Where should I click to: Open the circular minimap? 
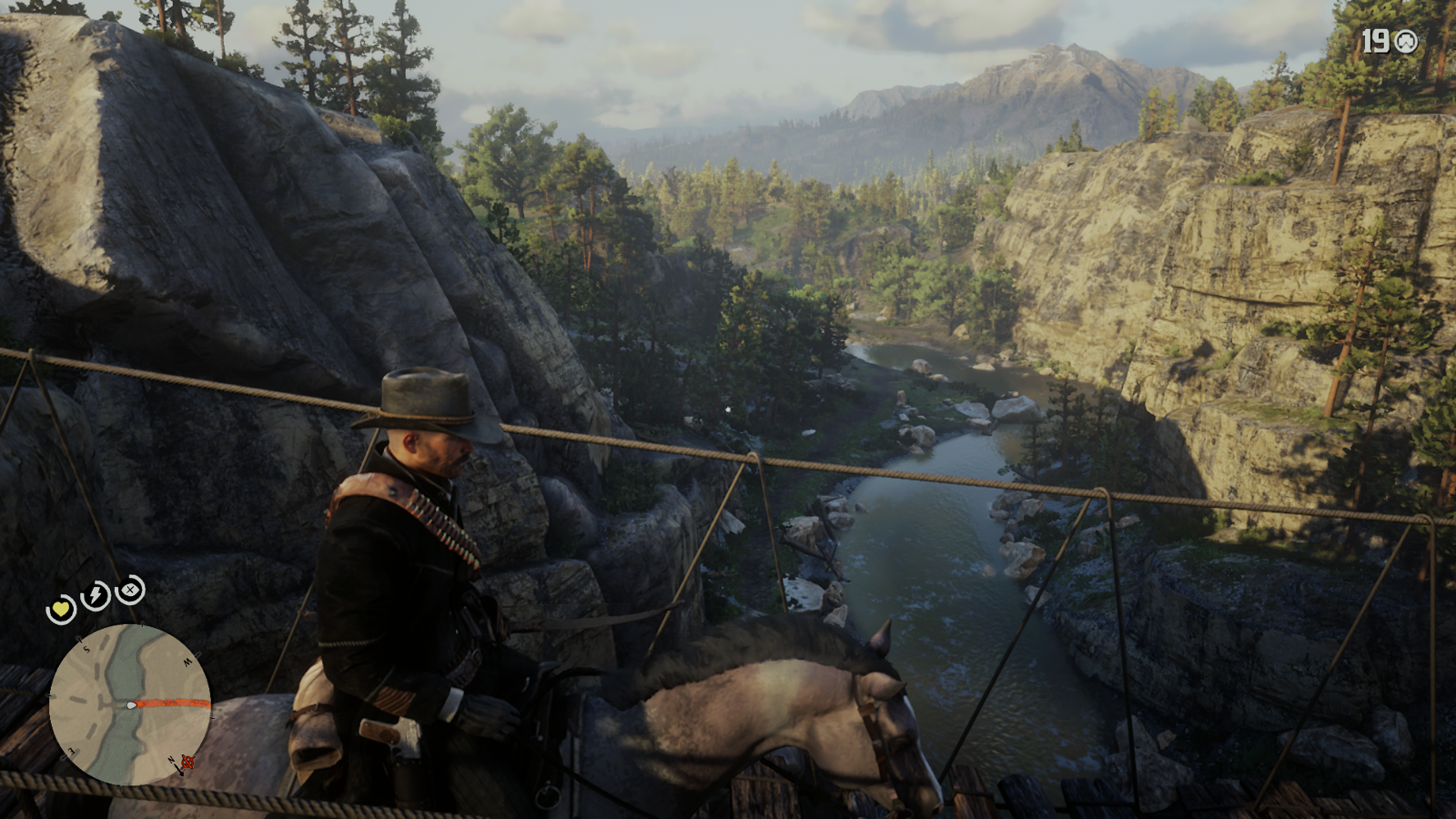pyautogui.click(x=129, y=703)
